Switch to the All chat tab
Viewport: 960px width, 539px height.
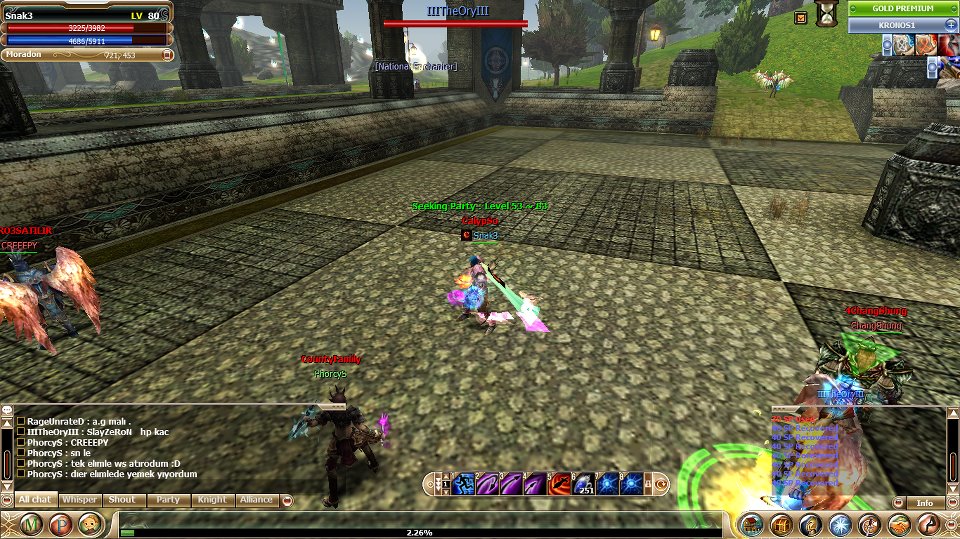point(35,499)
